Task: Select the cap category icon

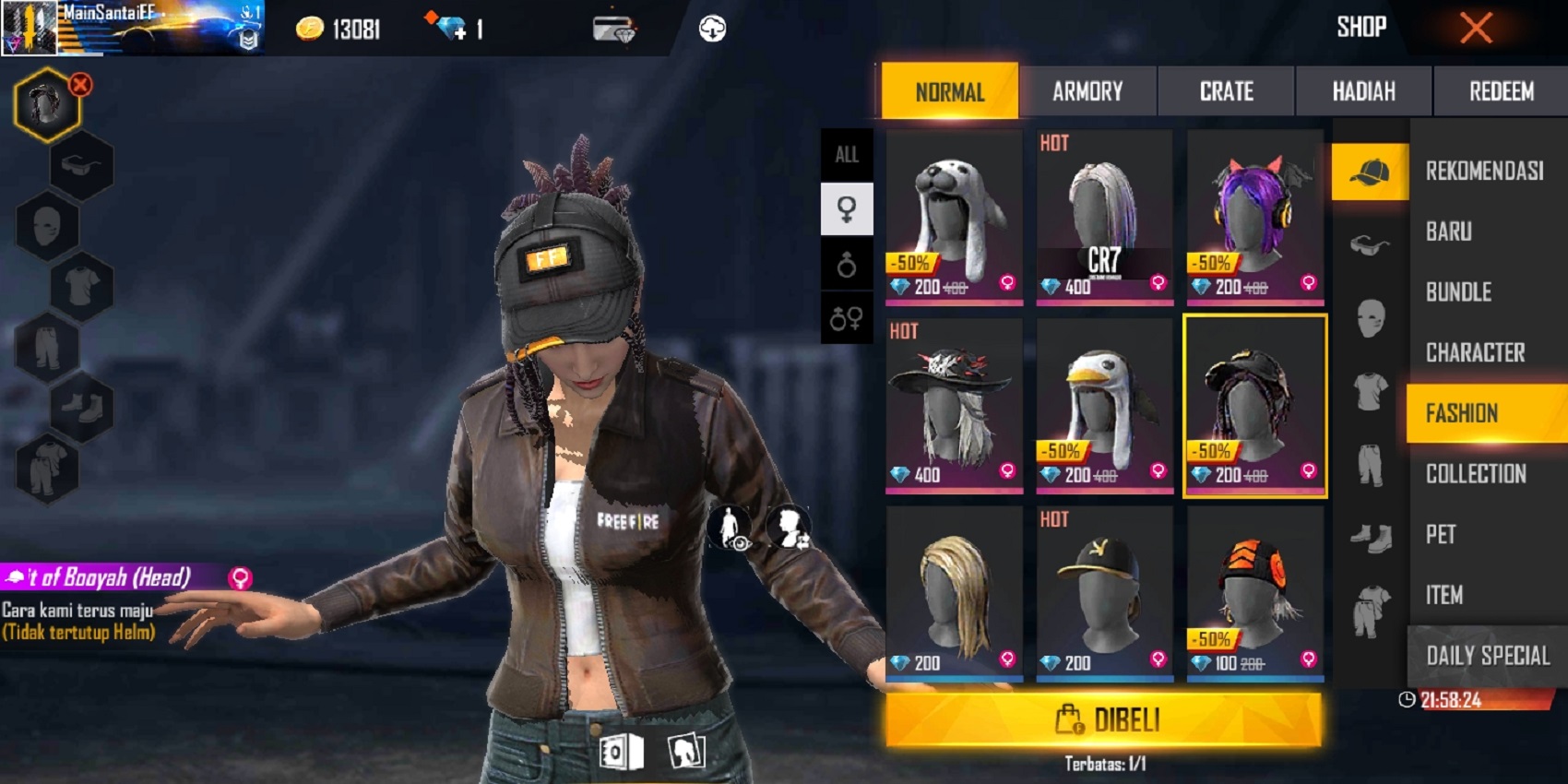Action: [x=1372, y=171]
